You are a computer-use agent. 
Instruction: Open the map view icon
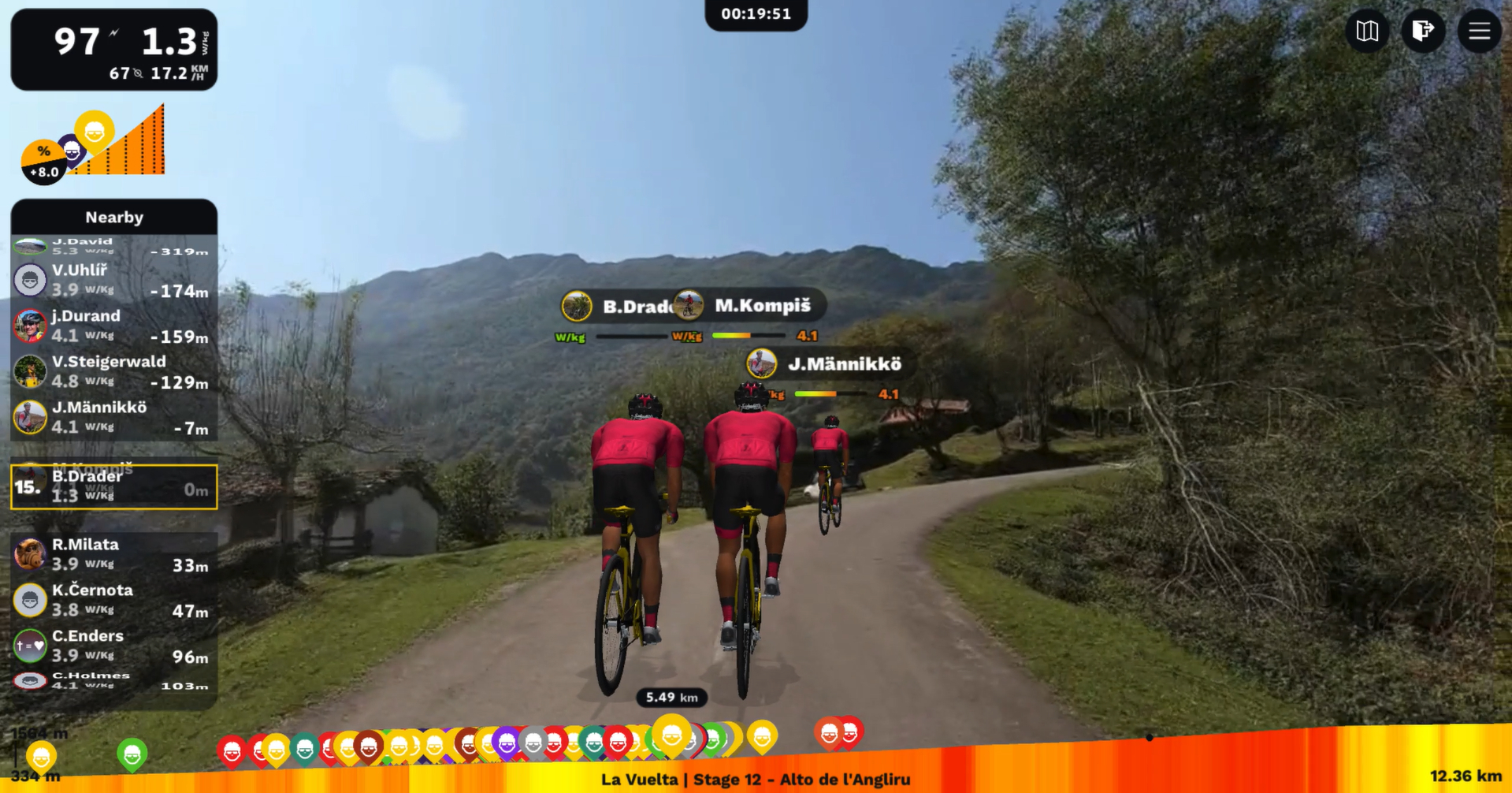(1367, 32)
